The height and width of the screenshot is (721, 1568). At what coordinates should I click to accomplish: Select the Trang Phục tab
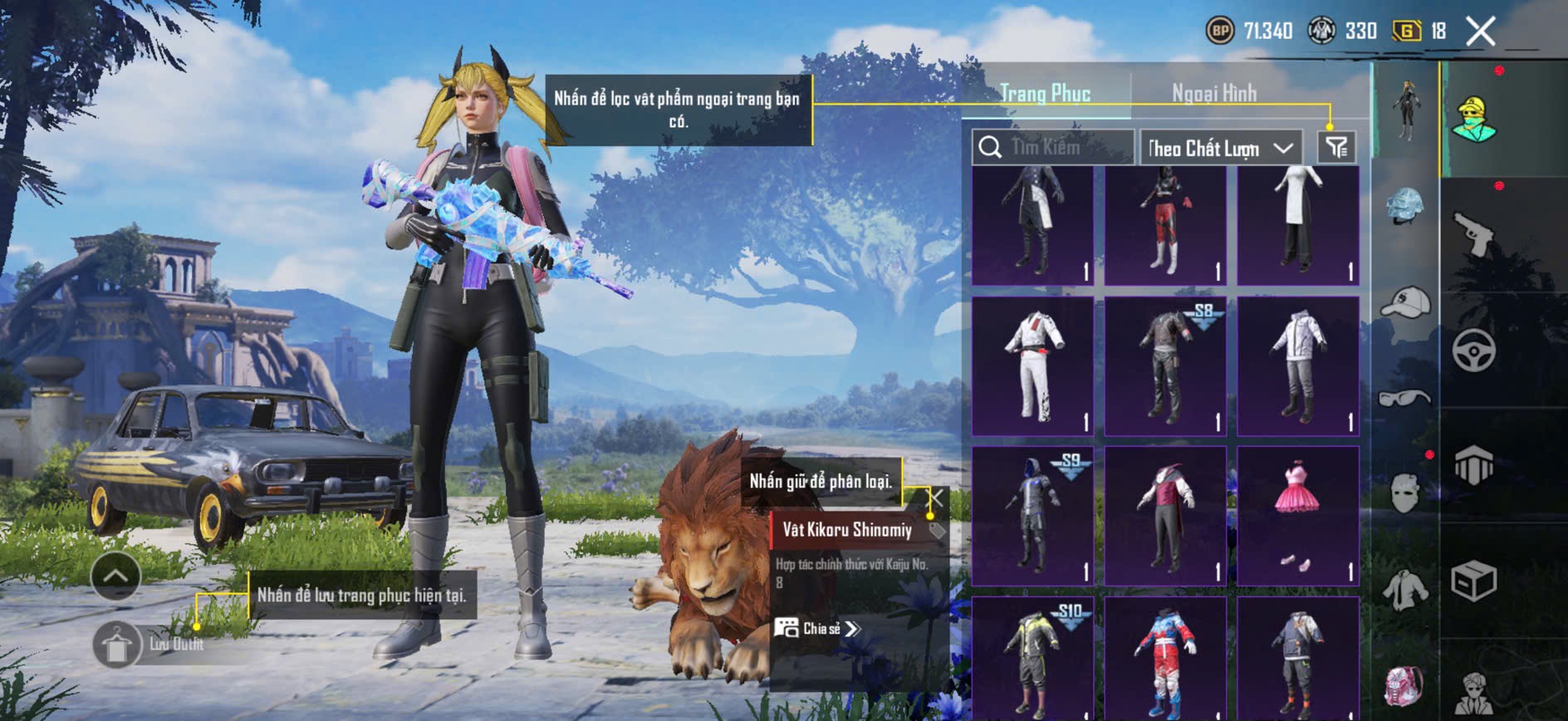point(1045,93)
